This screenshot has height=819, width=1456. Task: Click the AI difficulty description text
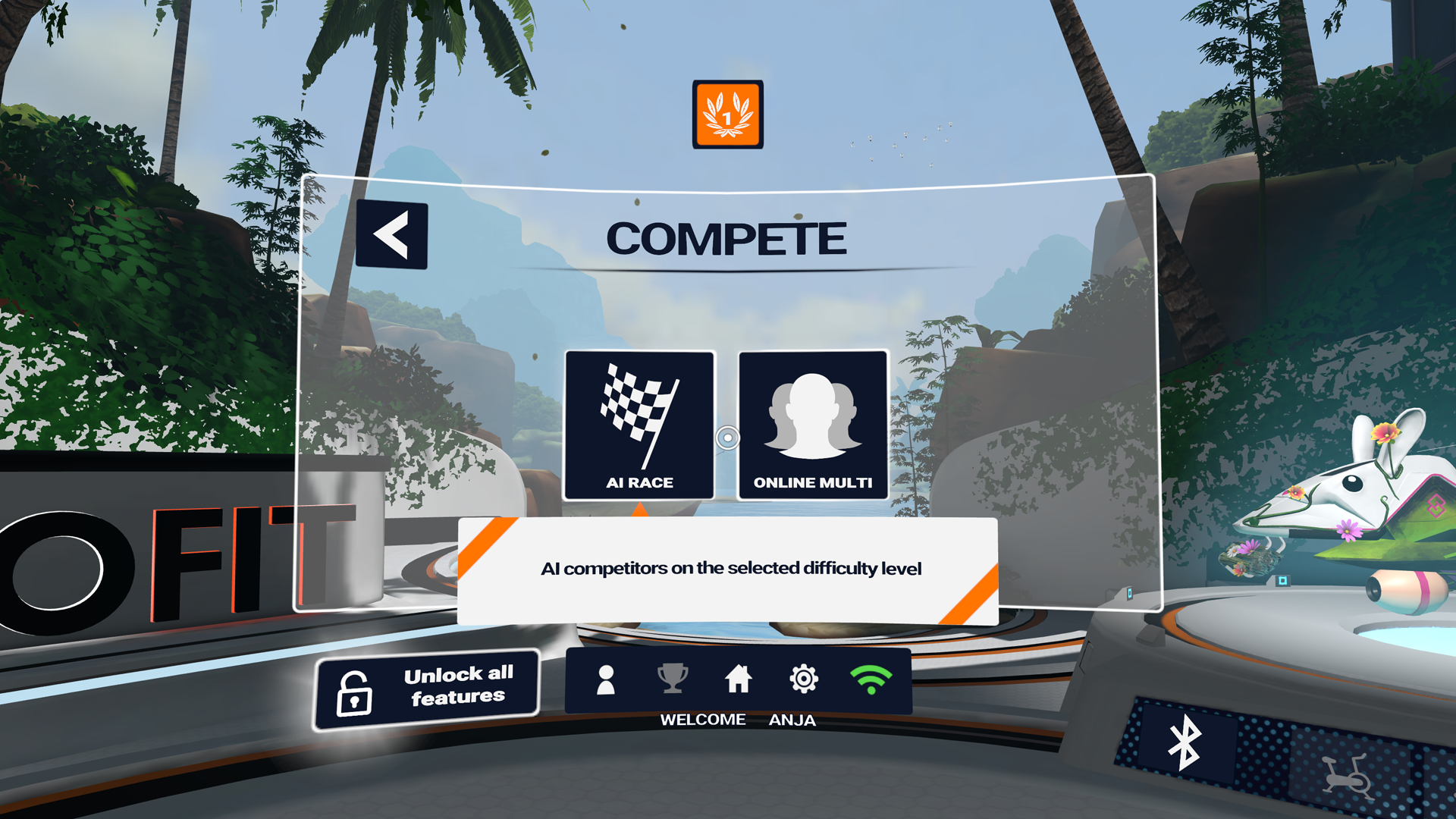coord(730,568)
